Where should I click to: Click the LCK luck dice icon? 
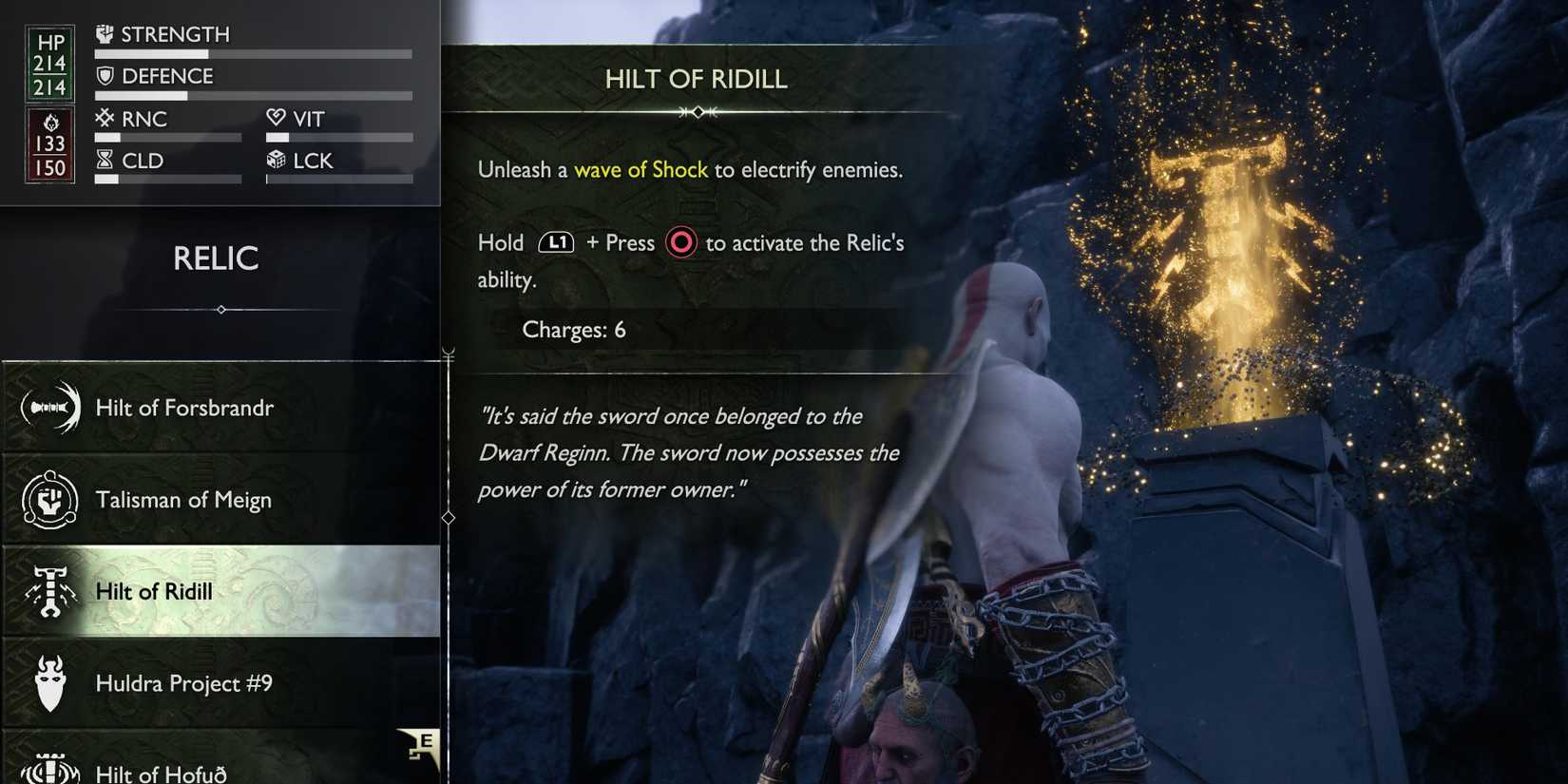coord(276,159)
